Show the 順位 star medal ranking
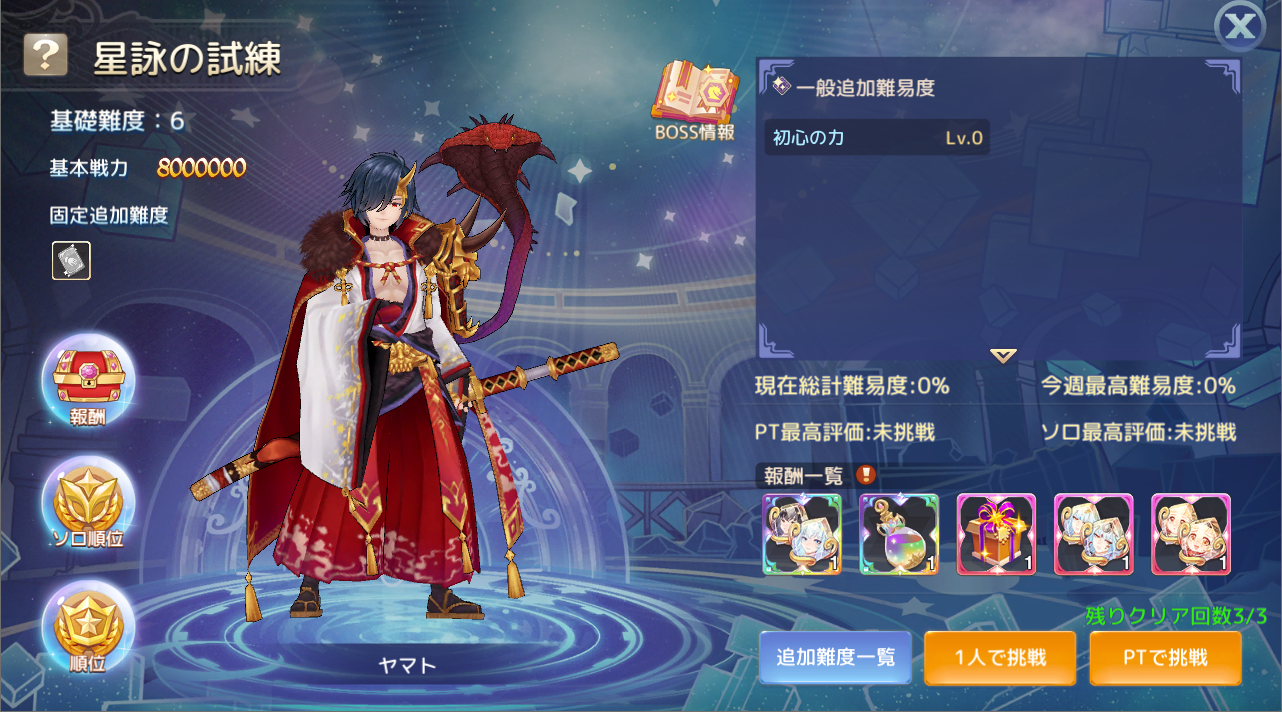Viewport: 1282px width, 712px height. 88,626
